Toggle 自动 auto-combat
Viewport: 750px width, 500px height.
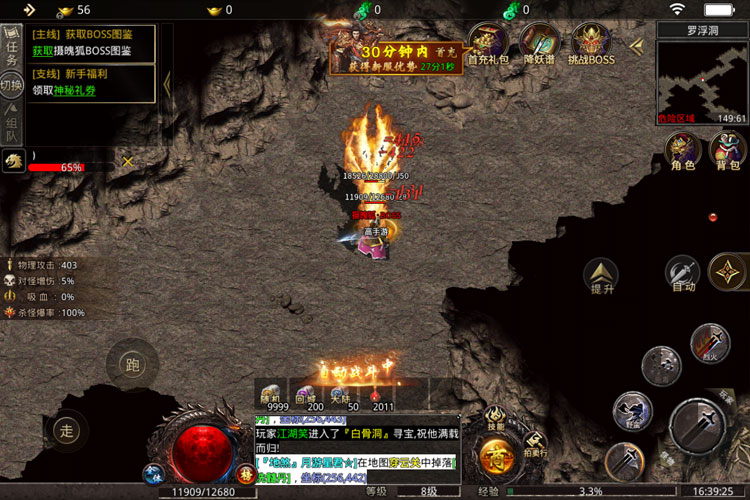(683, 273)
